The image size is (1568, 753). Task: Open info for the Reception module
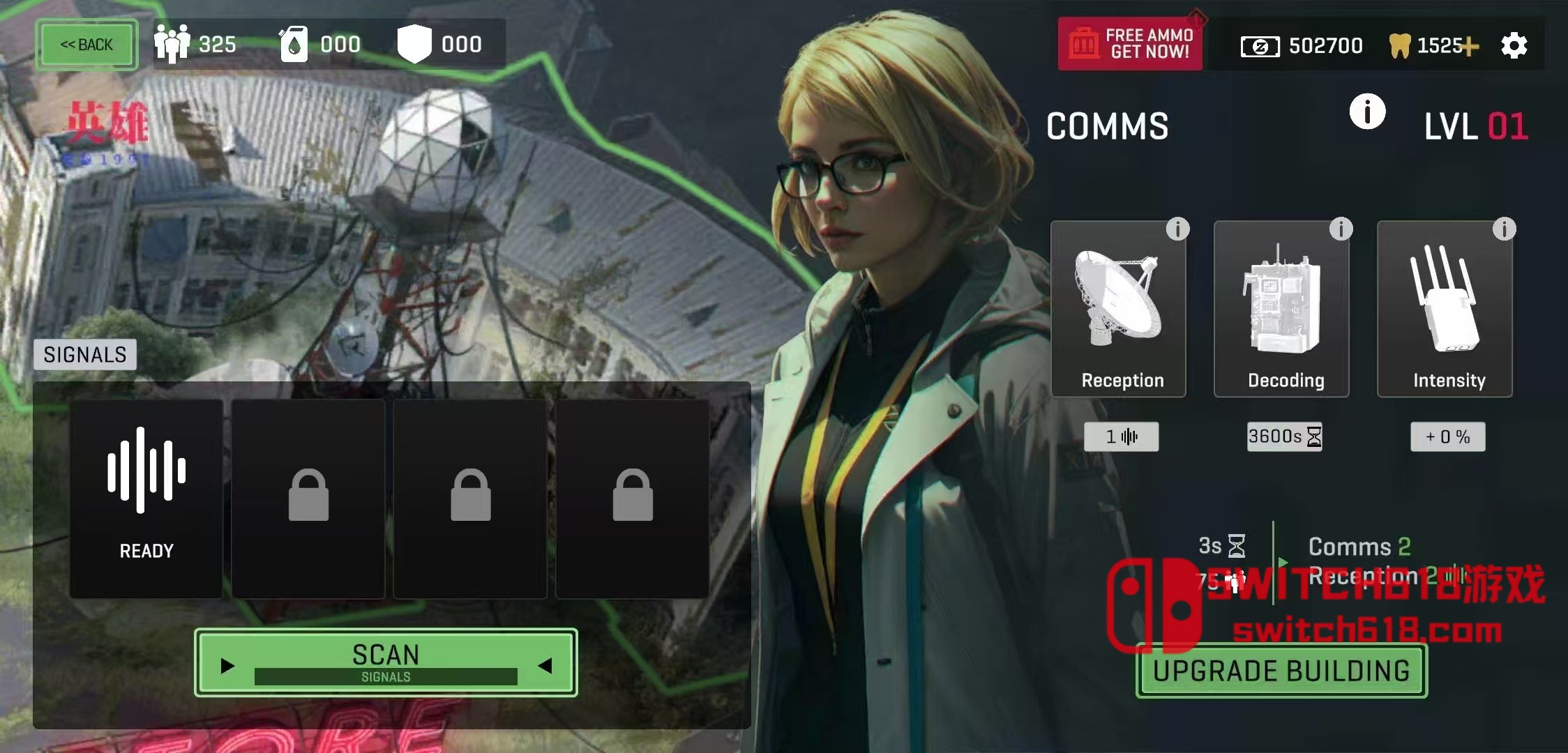(1177, 229)
